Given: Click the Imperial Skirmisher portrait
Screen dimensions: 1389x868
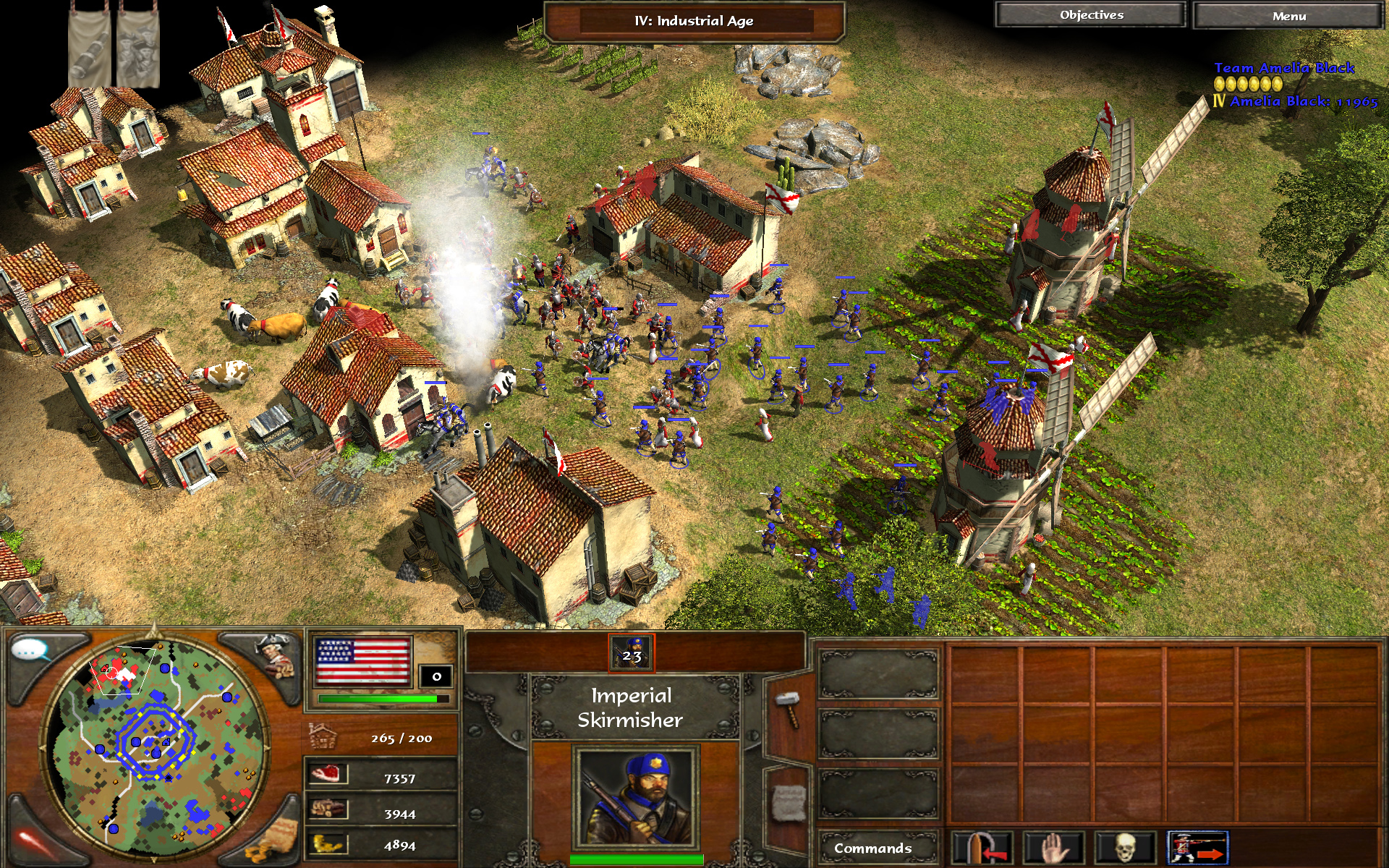Looking at the screenshot, I should [x=635, y=797].
